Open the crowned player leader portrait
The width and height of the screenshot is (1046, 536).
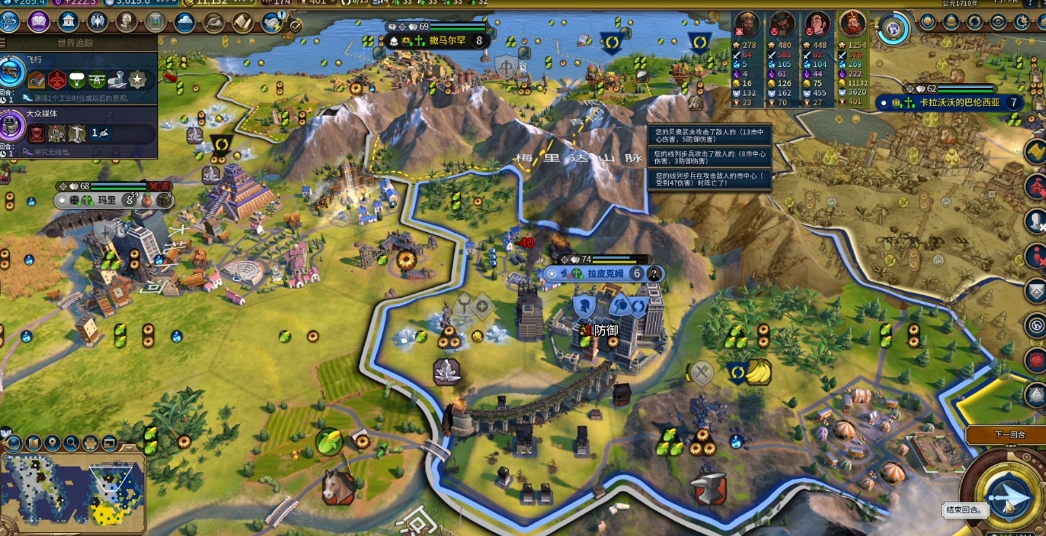[853, 24]
